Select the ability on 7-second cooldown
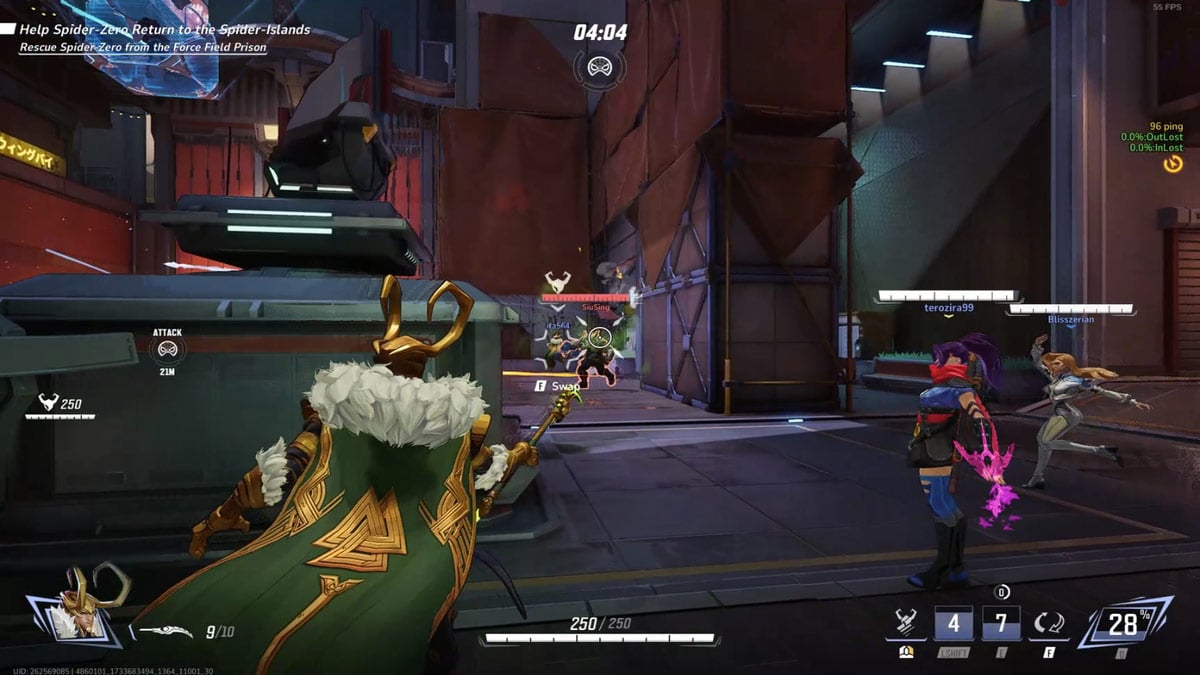This screenshot has width=1200, height=675. point(1001,624)
